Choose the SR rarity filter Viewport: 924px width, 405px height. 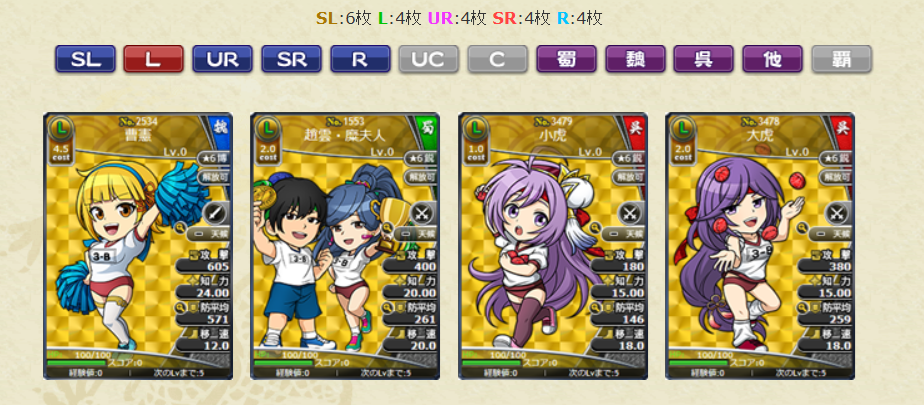(291, 59)
